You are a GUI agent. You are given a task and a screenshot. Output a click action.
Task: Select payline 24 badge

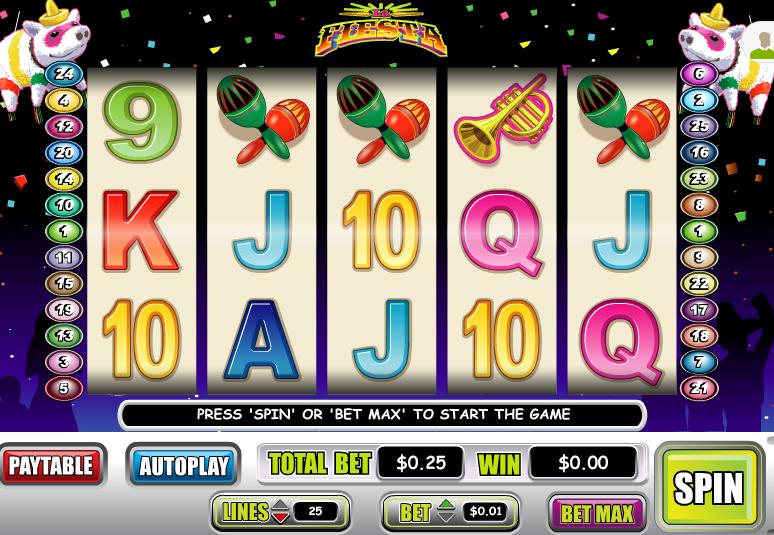tap(64, 74)
